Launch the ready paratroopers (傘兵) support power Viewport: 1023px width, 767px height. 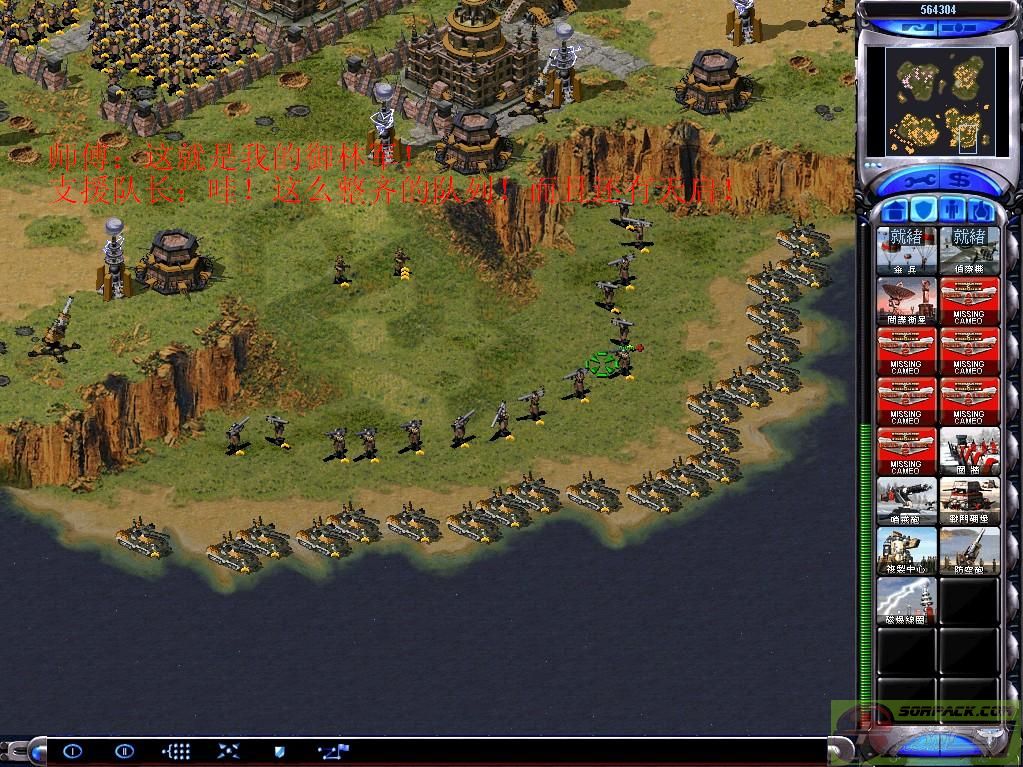click(907, 250)
